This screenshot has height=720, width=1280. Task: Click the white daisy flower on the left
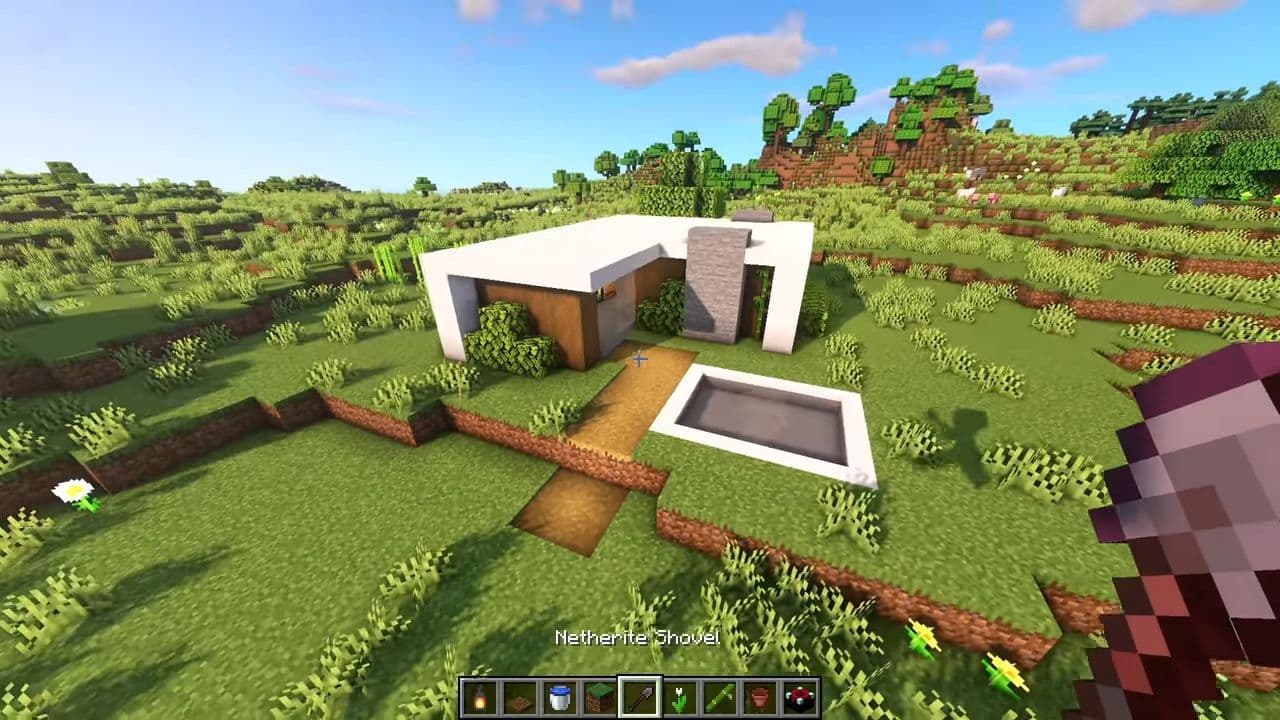pyautogui.click(x=73, y=490)
